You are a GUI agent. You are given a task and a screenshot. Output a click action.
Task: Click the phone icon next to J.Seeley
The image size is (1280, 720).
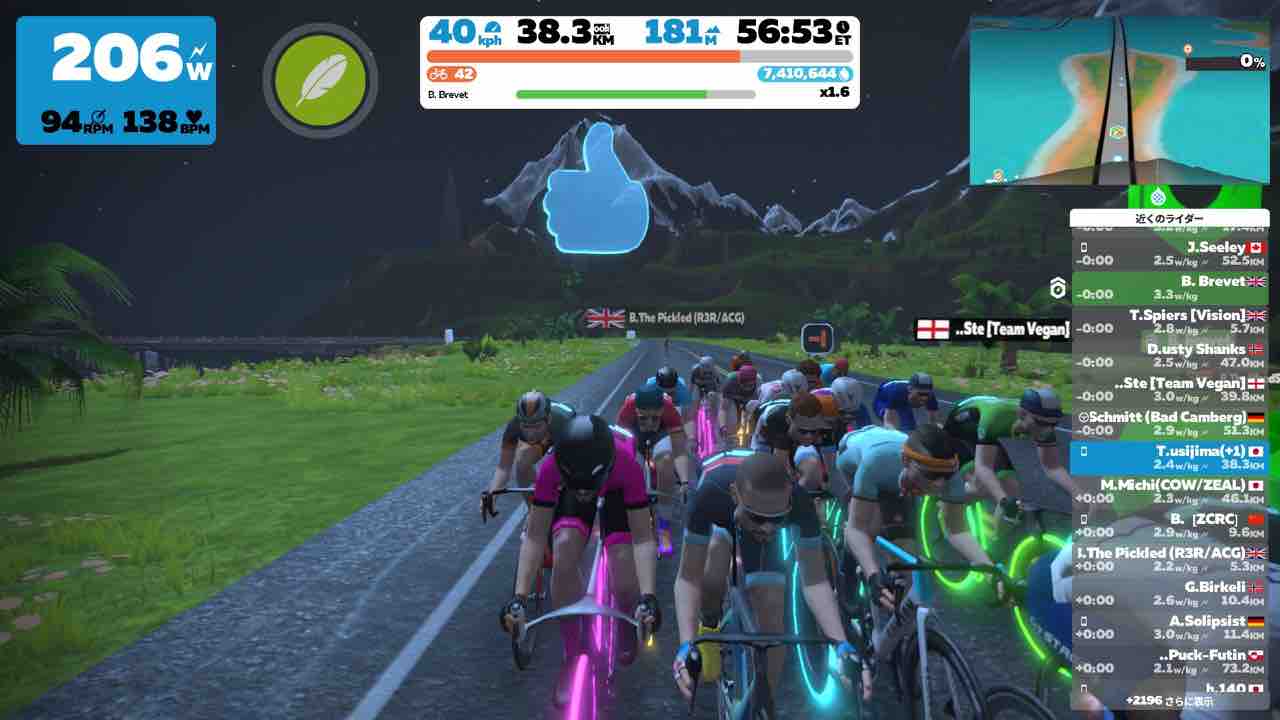pos(1084,247)
